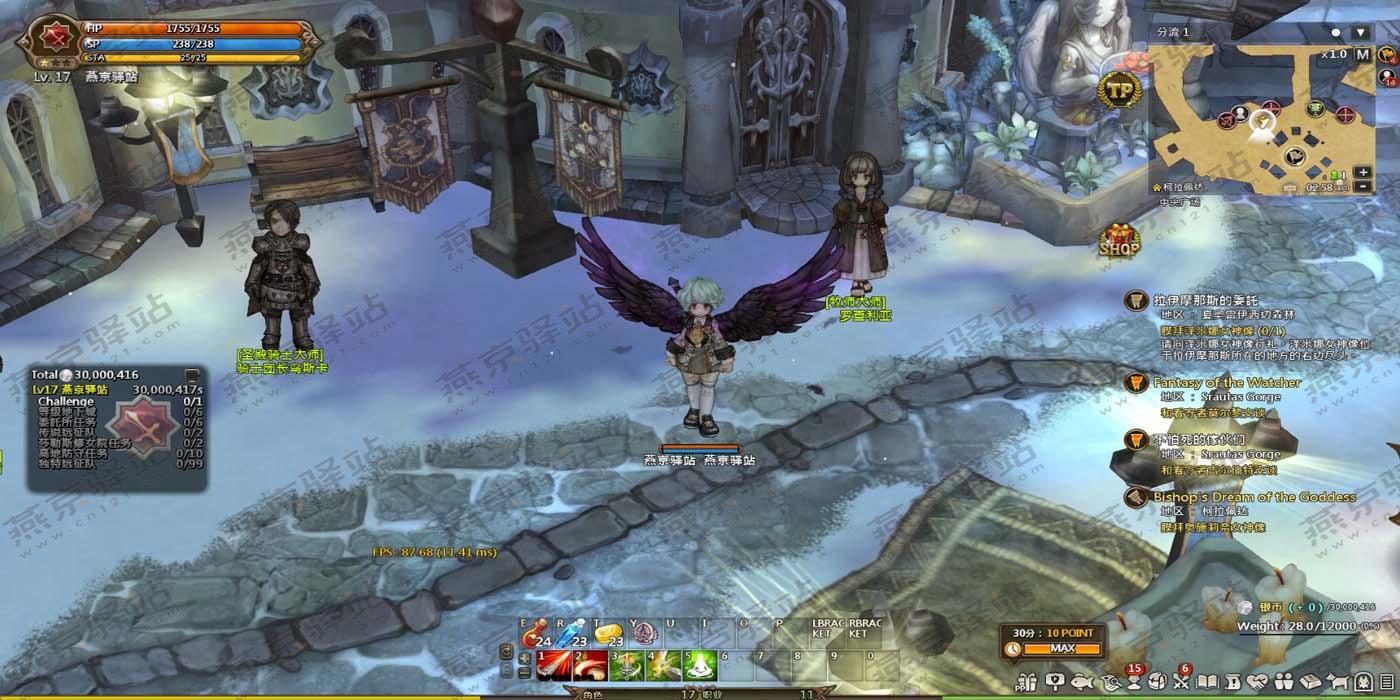The height and width of the screenshot is (700, 1400).
Task: Expand the channel dropdown arrow
Action: click(1360, 32)
